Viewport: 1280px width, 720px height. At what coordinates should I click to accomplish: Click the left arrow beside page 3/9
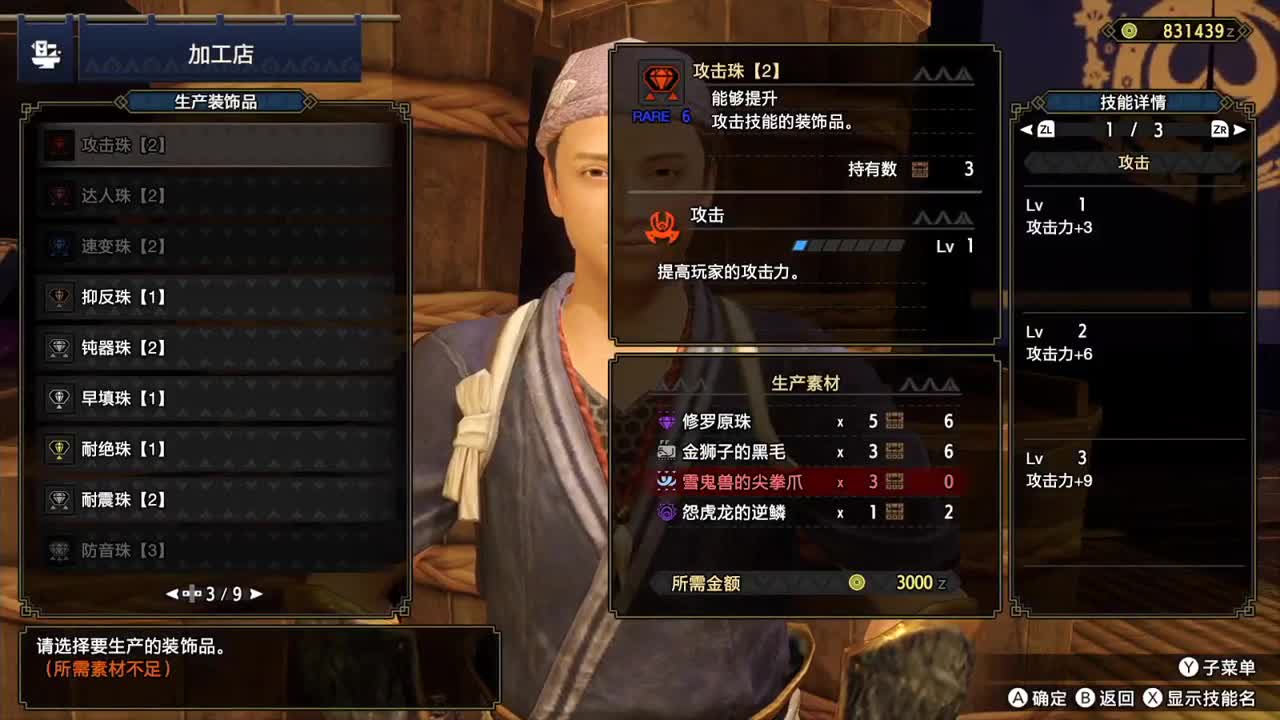click(x=174, y=592)
